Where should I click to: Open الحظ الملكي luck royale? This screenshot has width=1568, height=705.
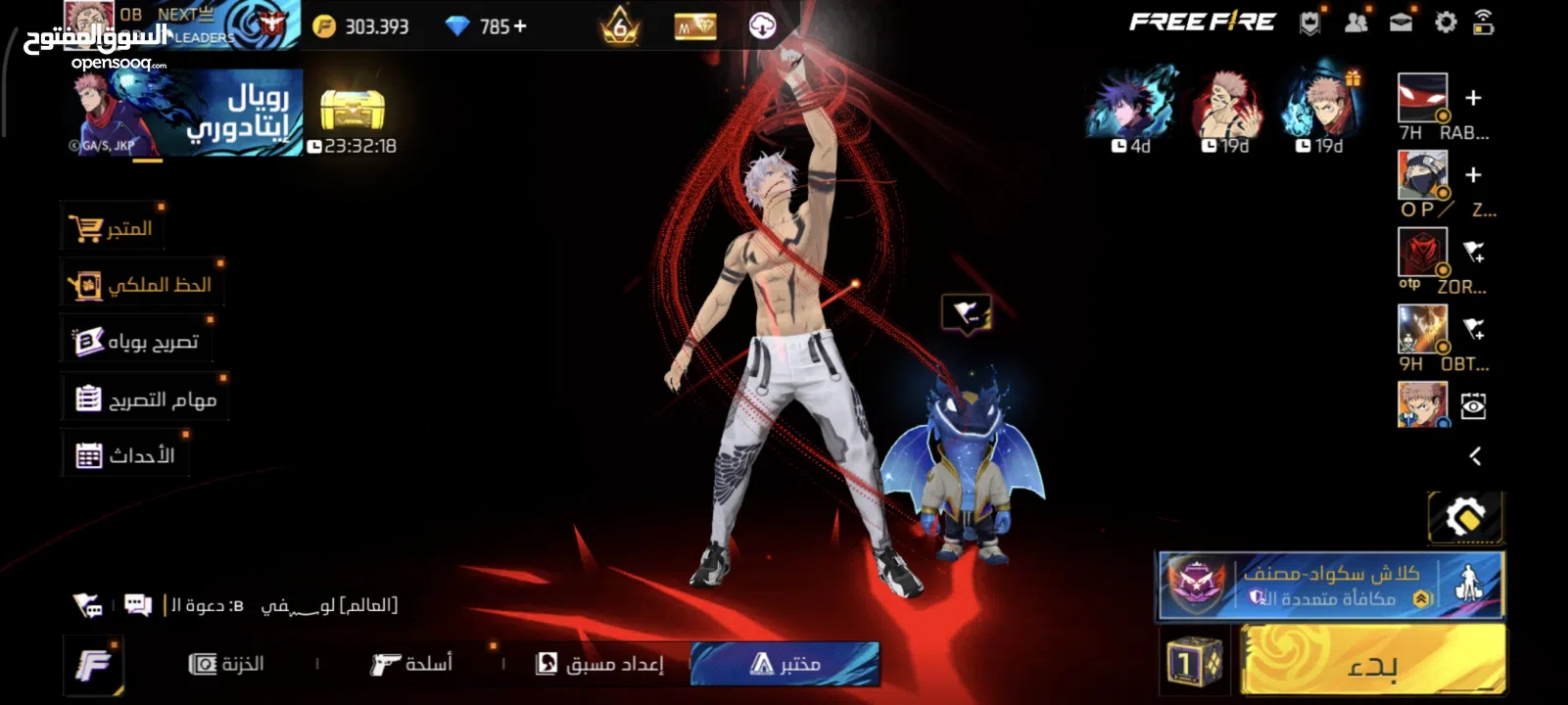click(x=140, y=285)
